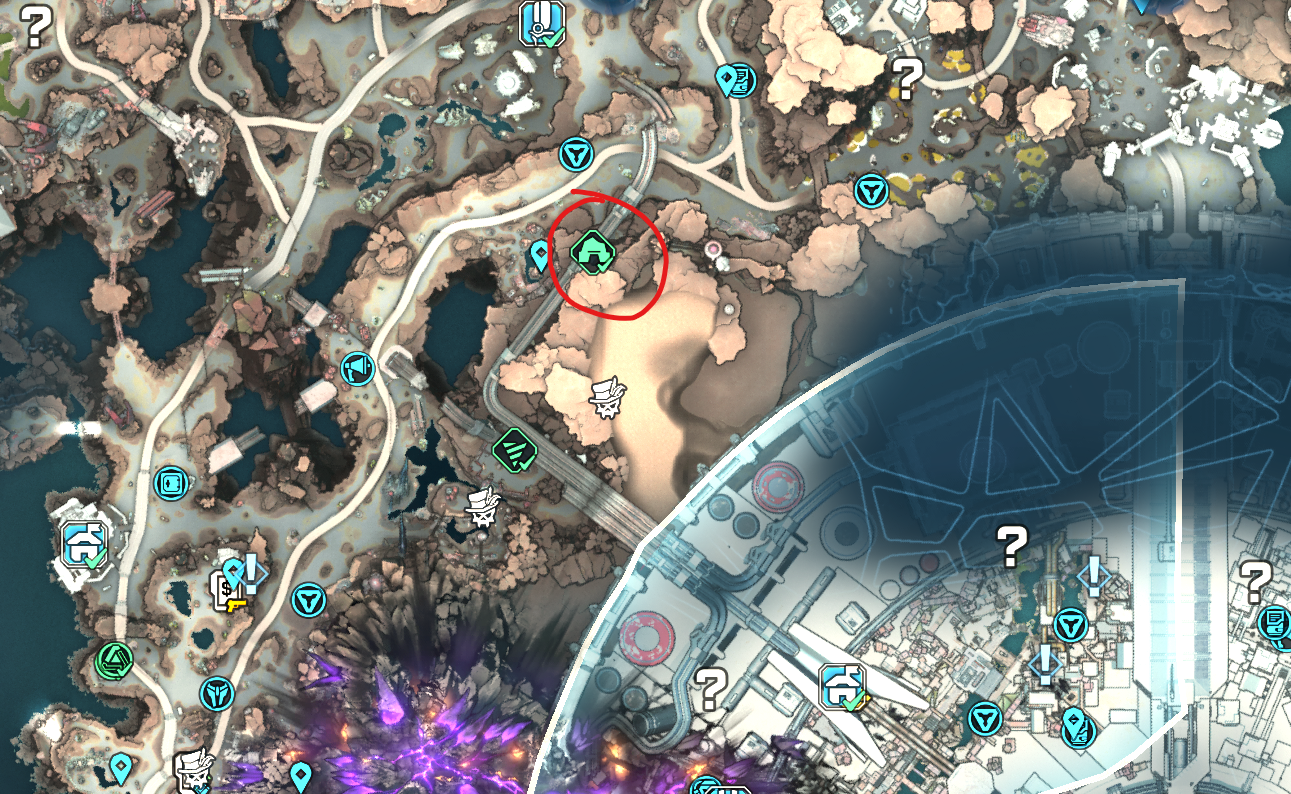Select the red-circled green hut map marker
Screen dimensions: 1291x794
pyautogui.click(x=593, y=250)
